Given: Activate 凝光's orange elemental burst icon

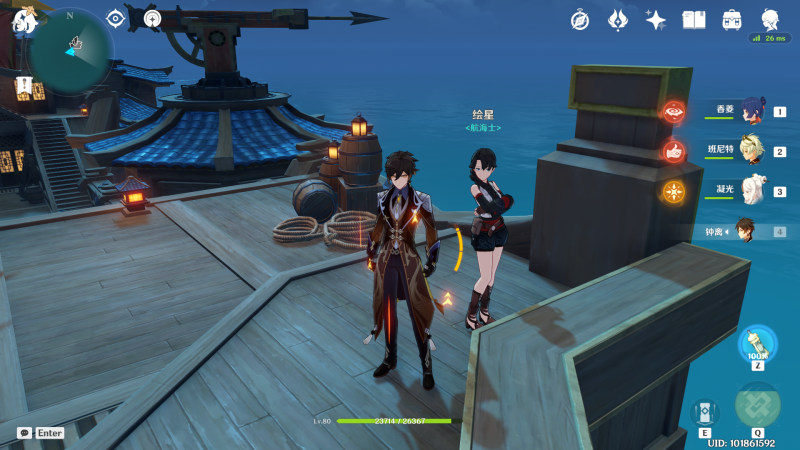Looking at the screenshot, I should (x=673, y=191).
